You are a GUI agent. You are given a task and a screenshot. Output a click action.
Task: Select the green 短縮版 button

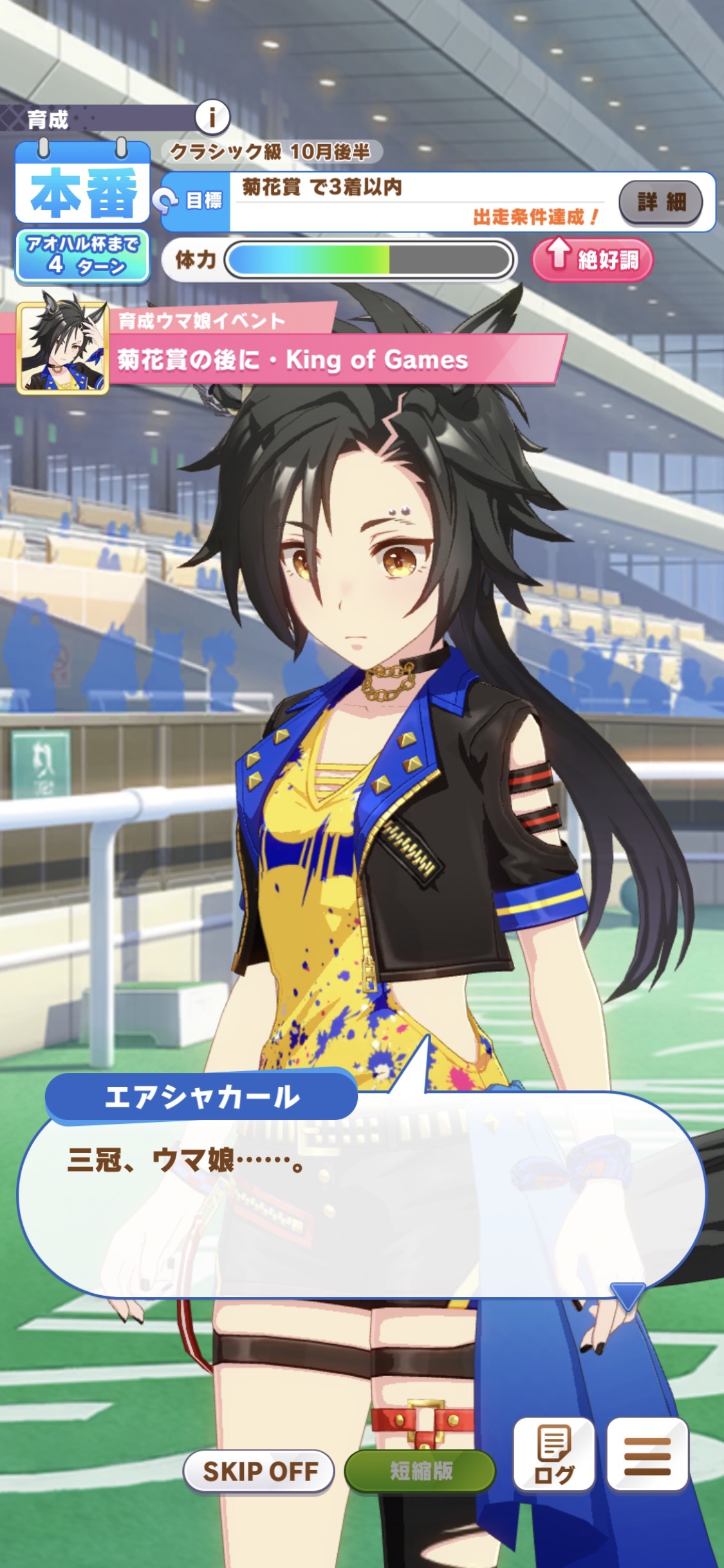coord(420,1471)
